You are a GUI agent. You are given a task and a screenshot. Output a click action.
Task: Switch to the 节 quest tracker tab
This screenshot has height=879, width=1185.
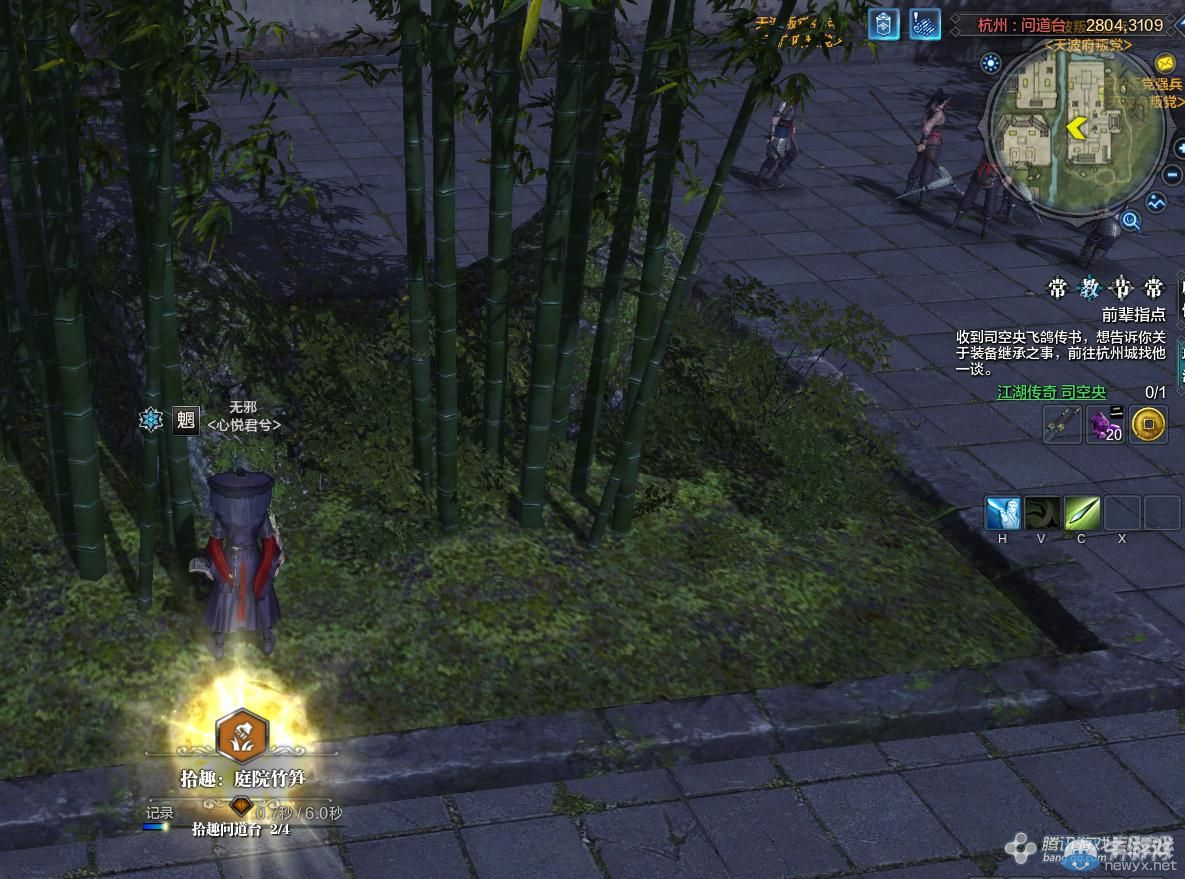pyautogui.click(x=1121, y=289)
